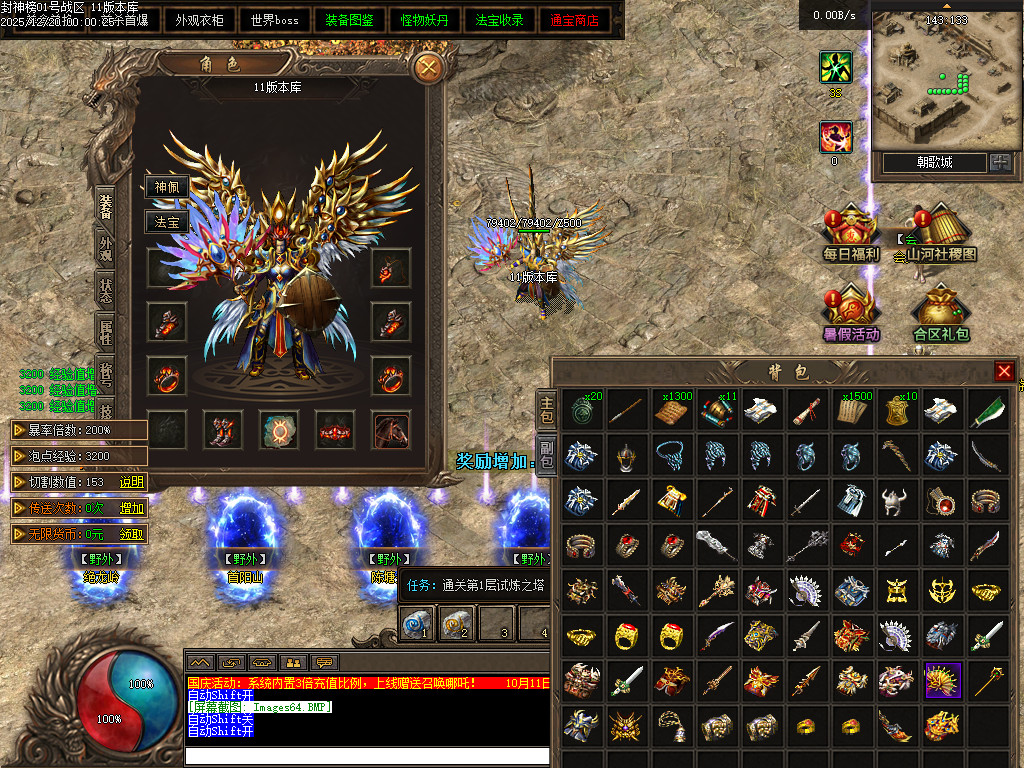
Task: Select the equipped horse mount slot
Action: 391,430
